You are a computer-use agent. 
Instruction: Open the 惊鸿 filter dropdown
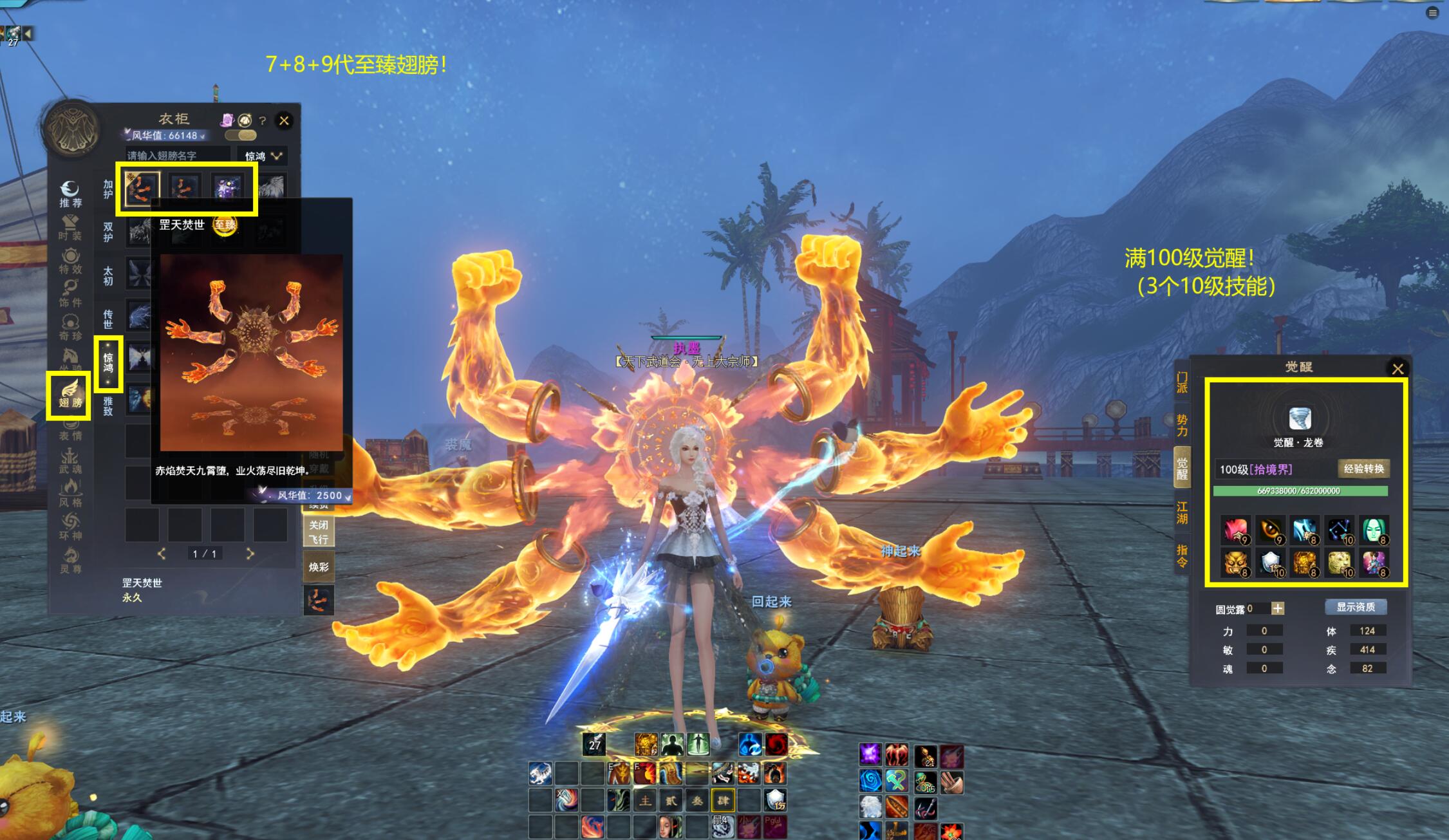[x=263, y=156]
